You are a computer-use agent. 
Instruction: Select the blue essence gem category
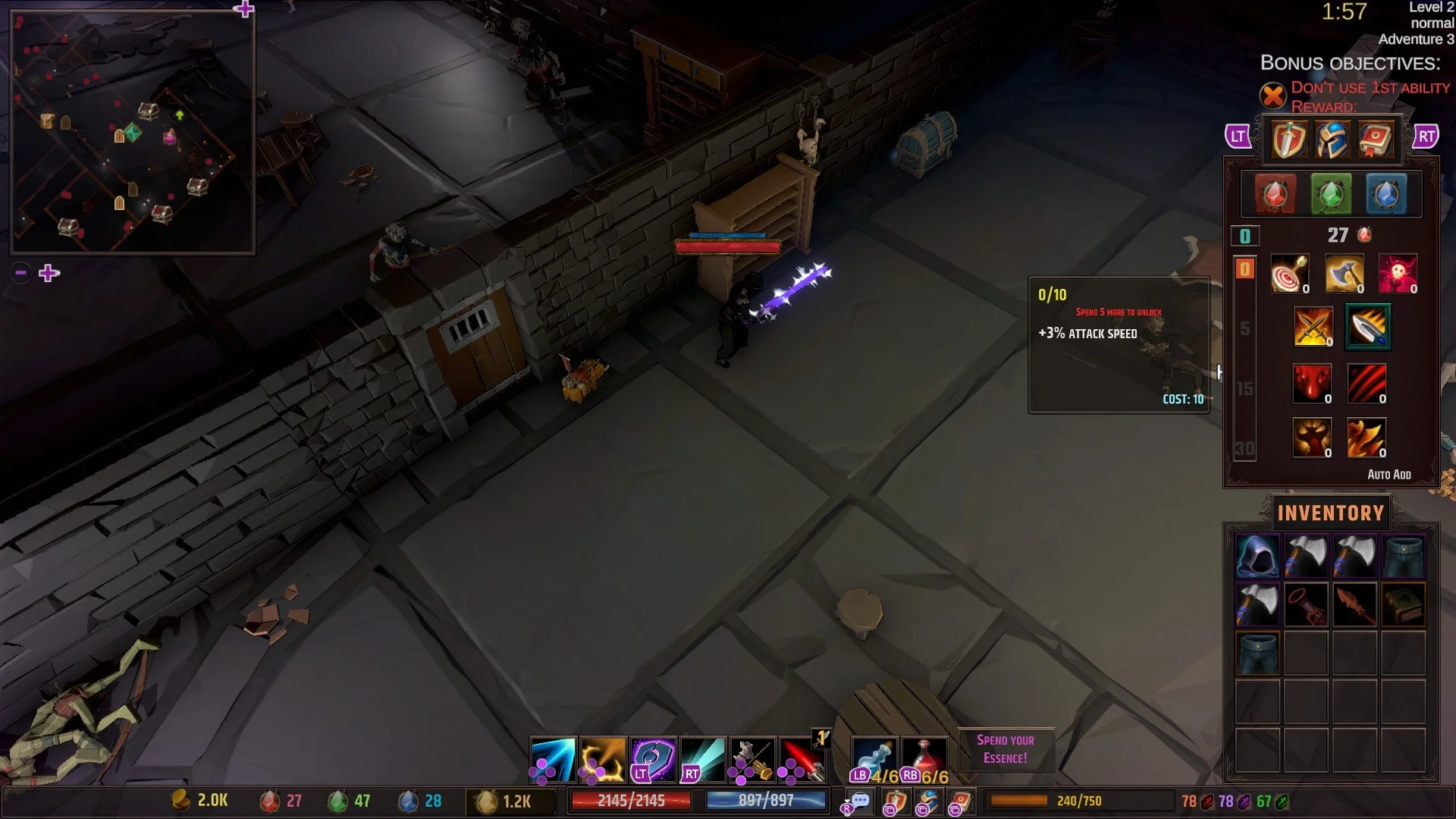click(1386, 194)
